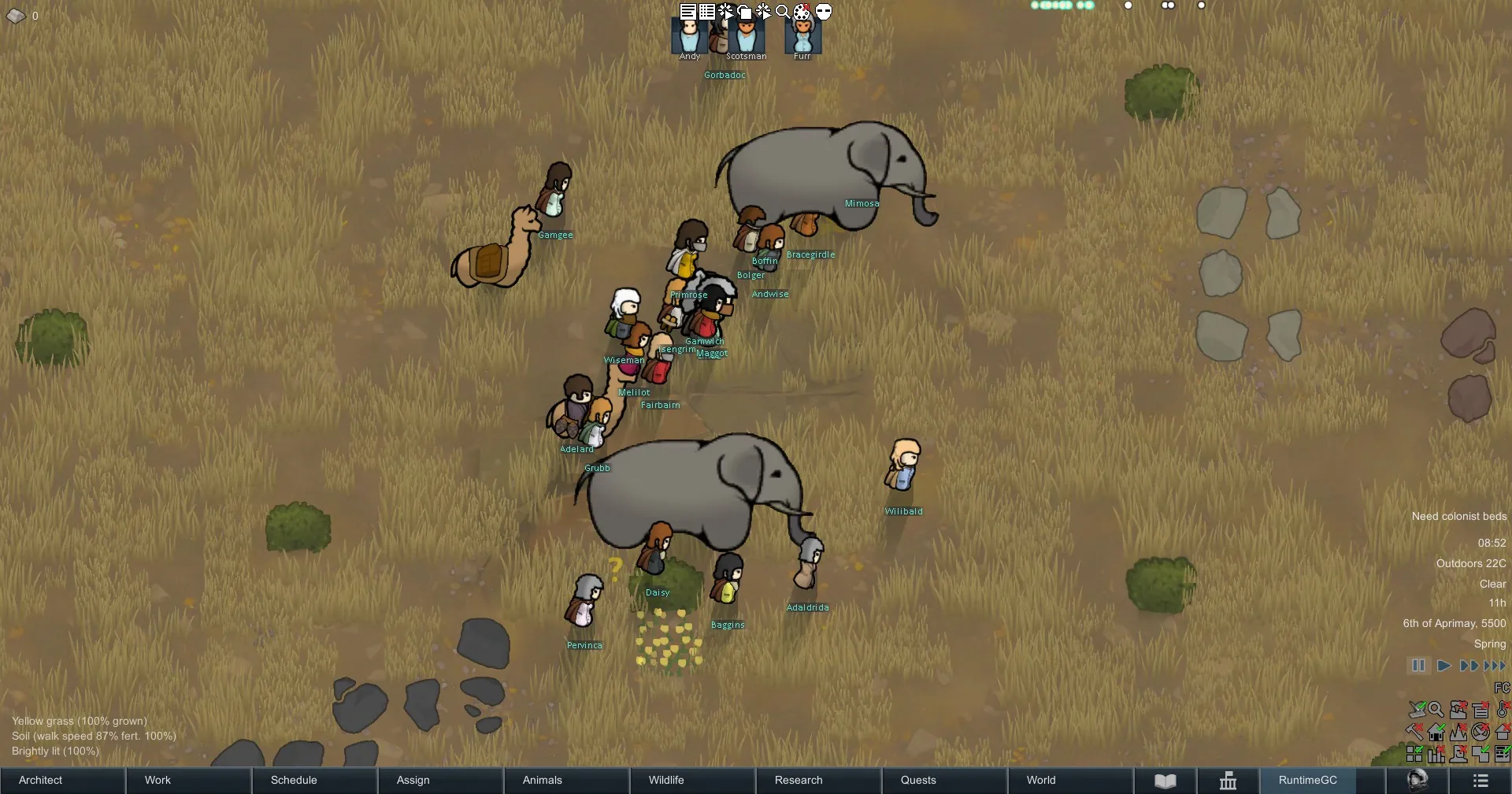Toggle the pause button
Image resolution: width=1512 pixels, height=794 pixels.
coord(1418,666)
